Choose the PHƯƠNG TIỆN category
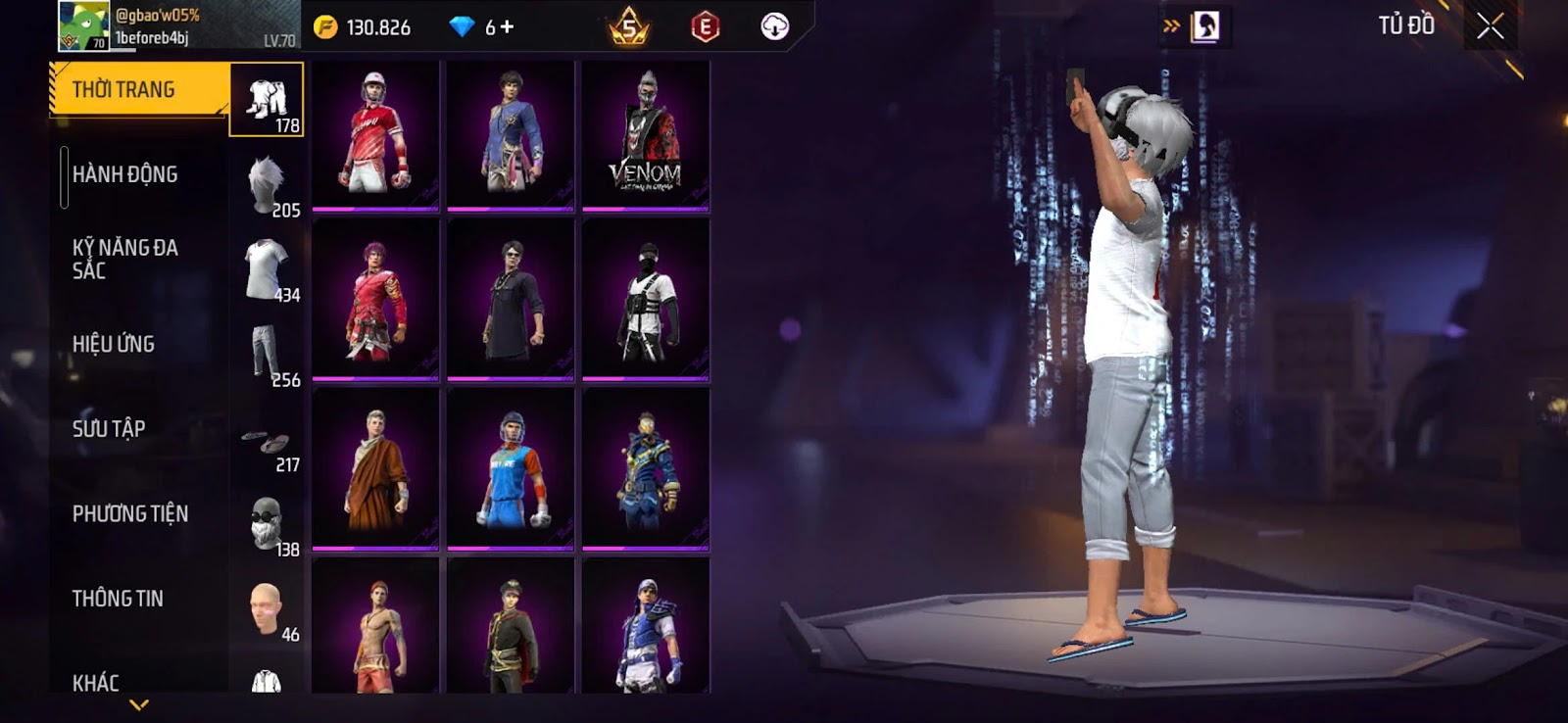Viewport: 1568px width, 723px height. point(129,513)
